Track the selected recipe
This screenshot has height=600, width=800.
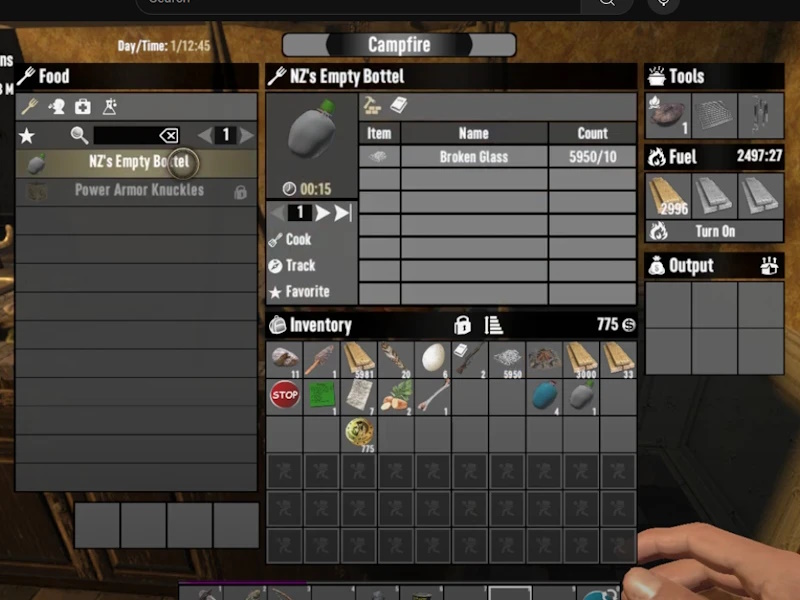299,266
